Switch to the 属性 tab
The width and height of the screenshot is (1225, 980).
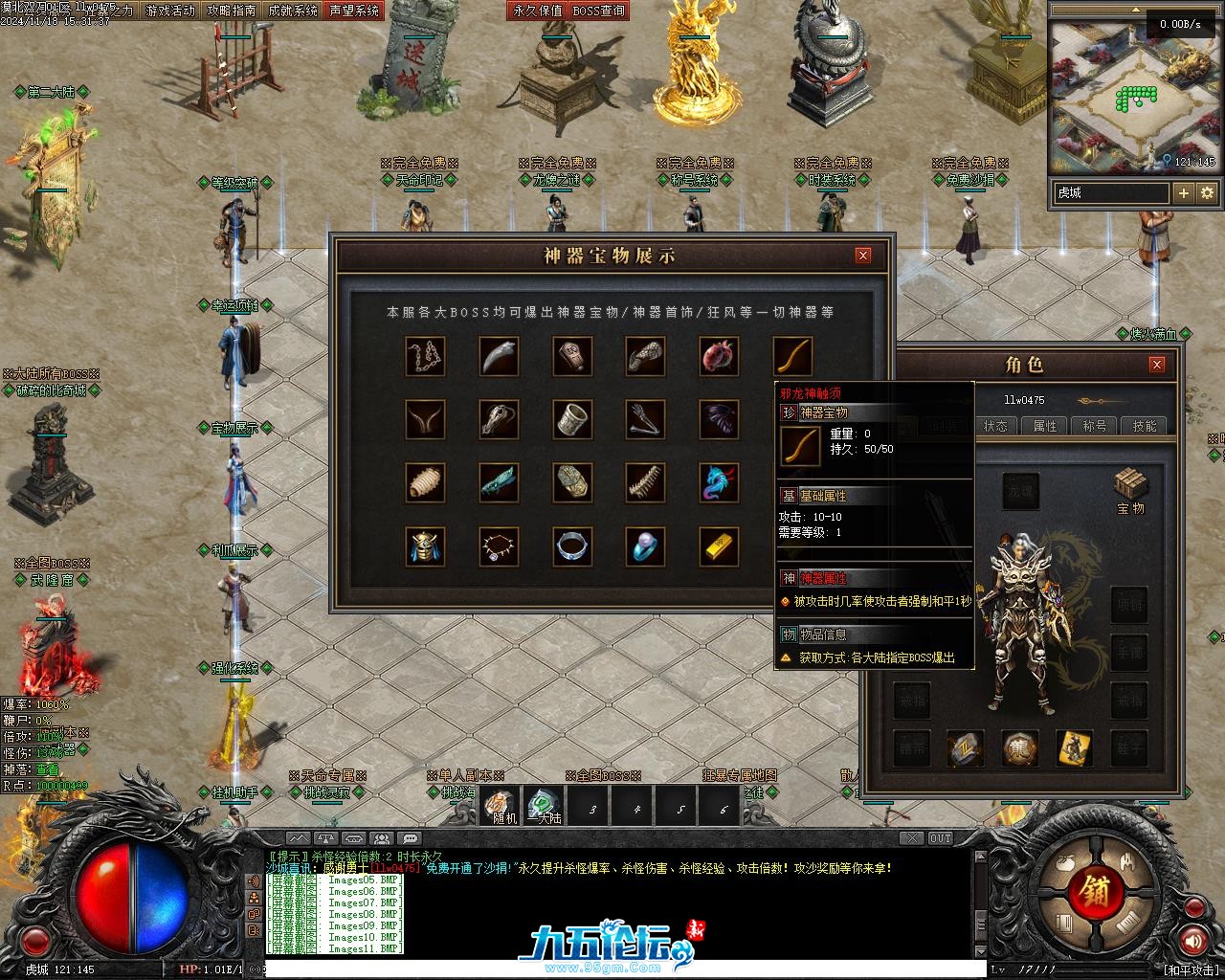pos(1045,426)
